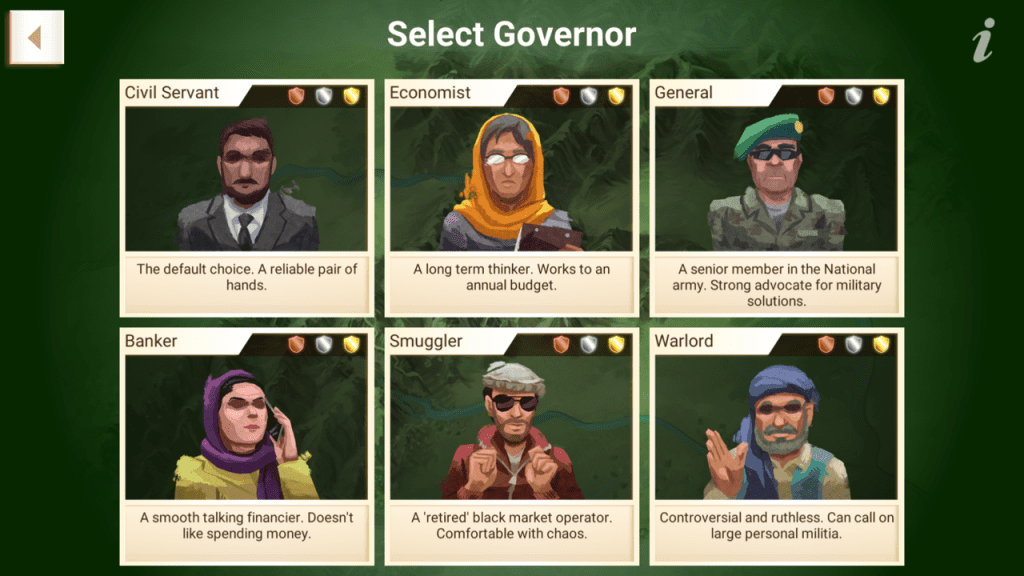Open the info panel with the i icon

pyautogui.click(x=984, y=40)
